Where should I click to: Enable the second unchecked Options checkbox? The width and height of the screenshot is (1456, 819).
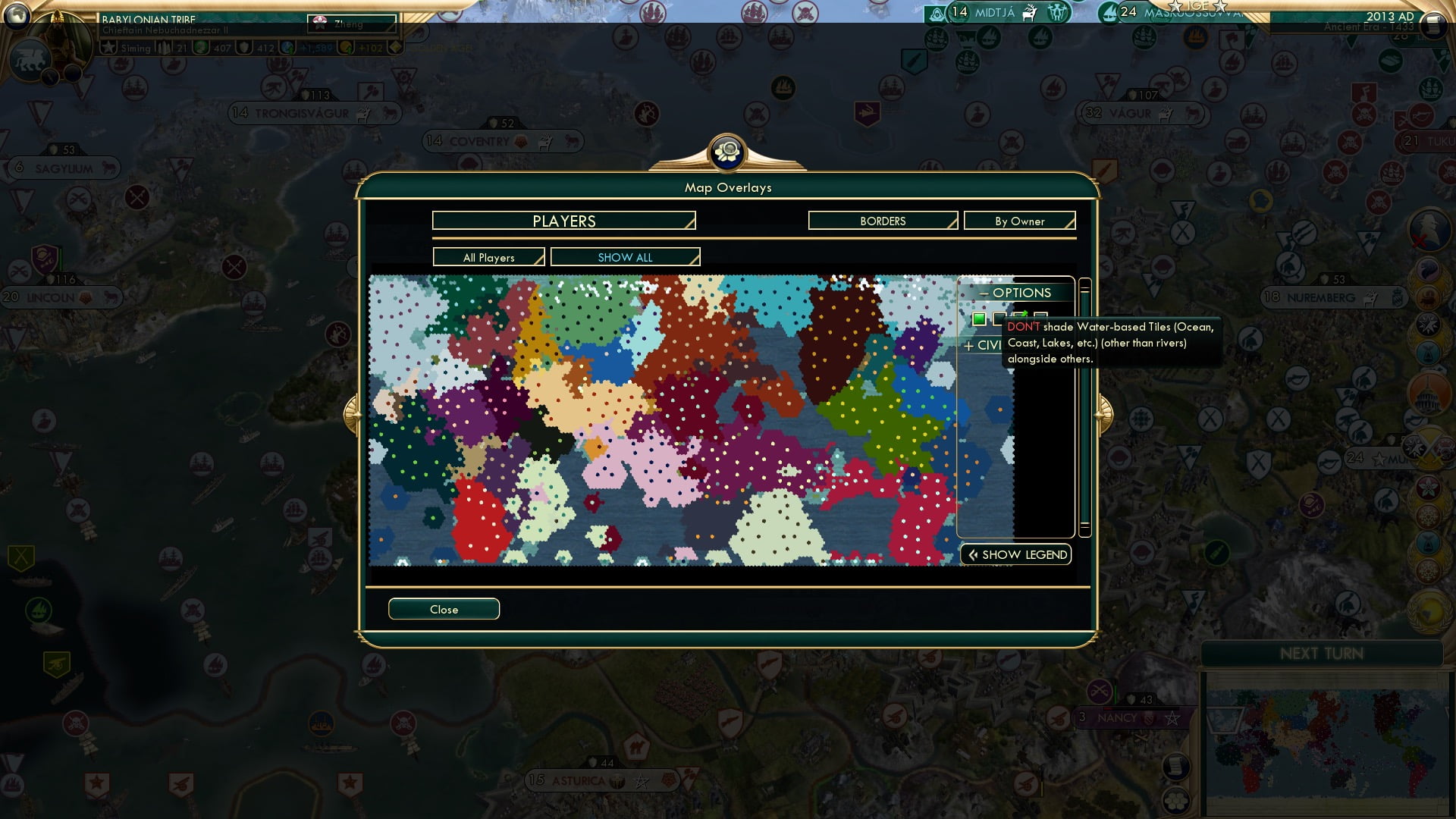pyautogui.click(x=999, y=319)
